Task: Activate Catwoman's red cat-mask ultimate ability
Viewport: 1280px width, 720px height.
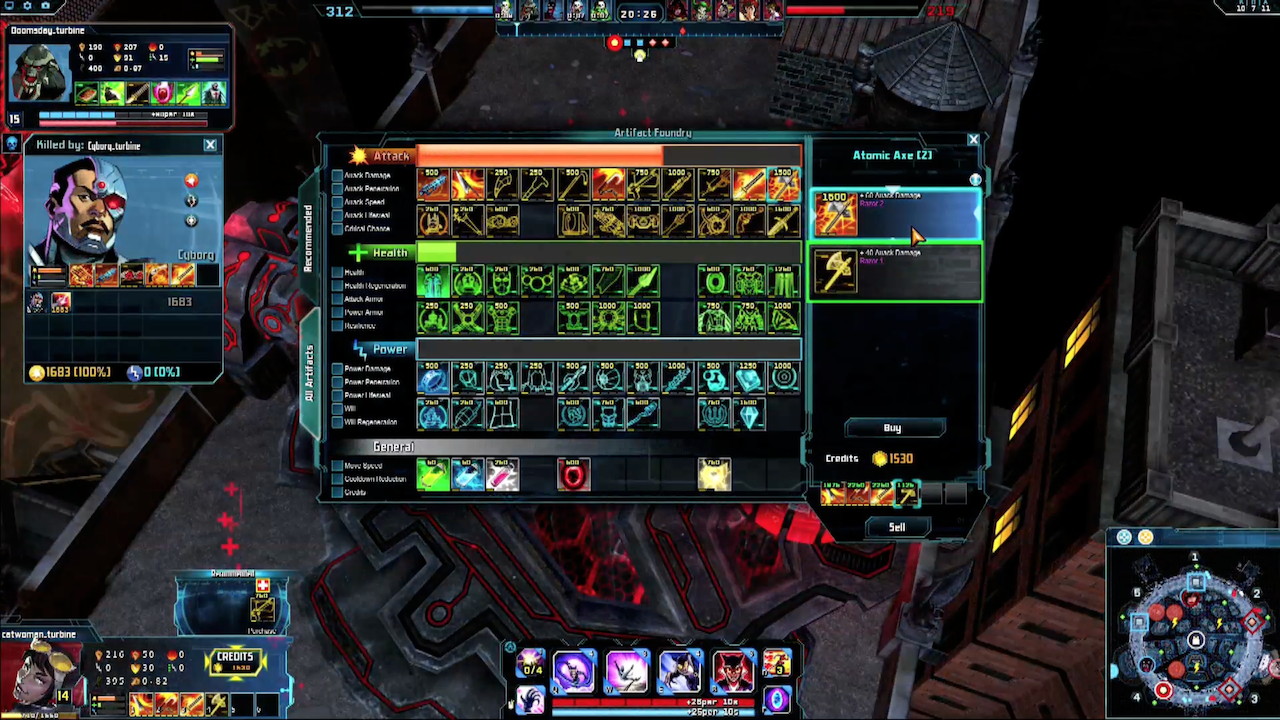Action: point(731,670)
